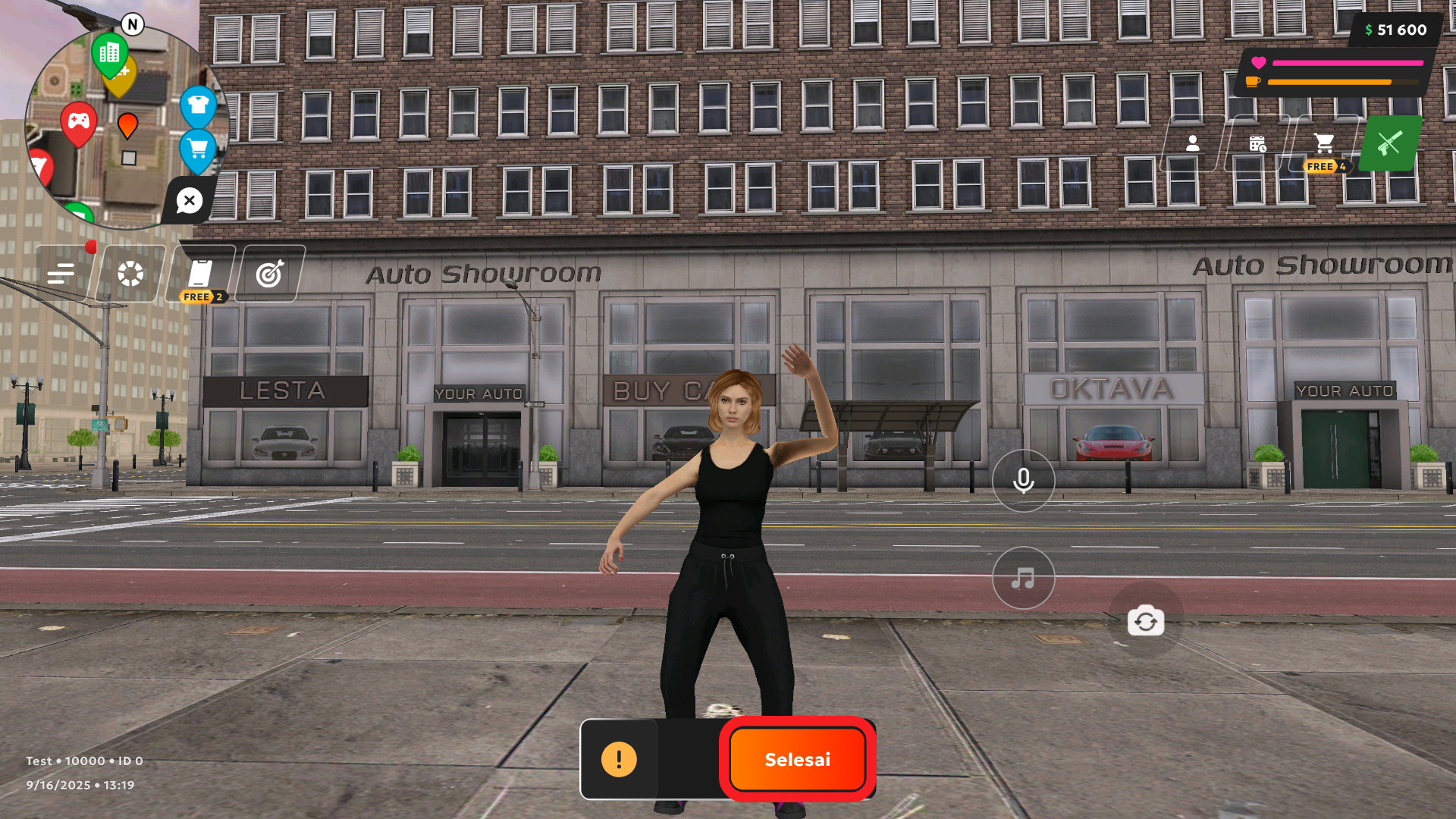
Task: Open the music note button
Action: (x=1023, y=579)
